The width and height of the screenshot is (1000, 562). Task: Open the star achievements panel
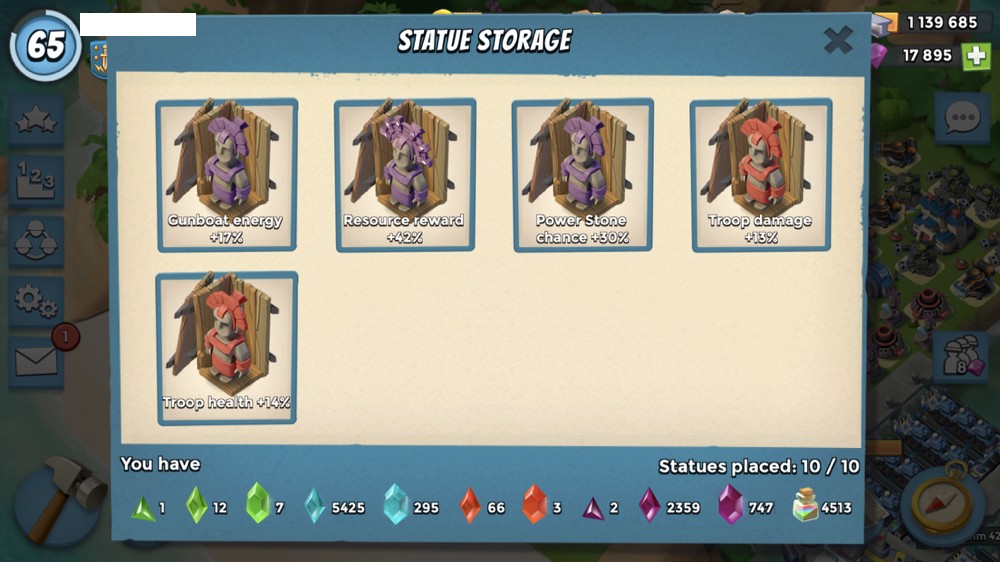click(x=36, y=121)
